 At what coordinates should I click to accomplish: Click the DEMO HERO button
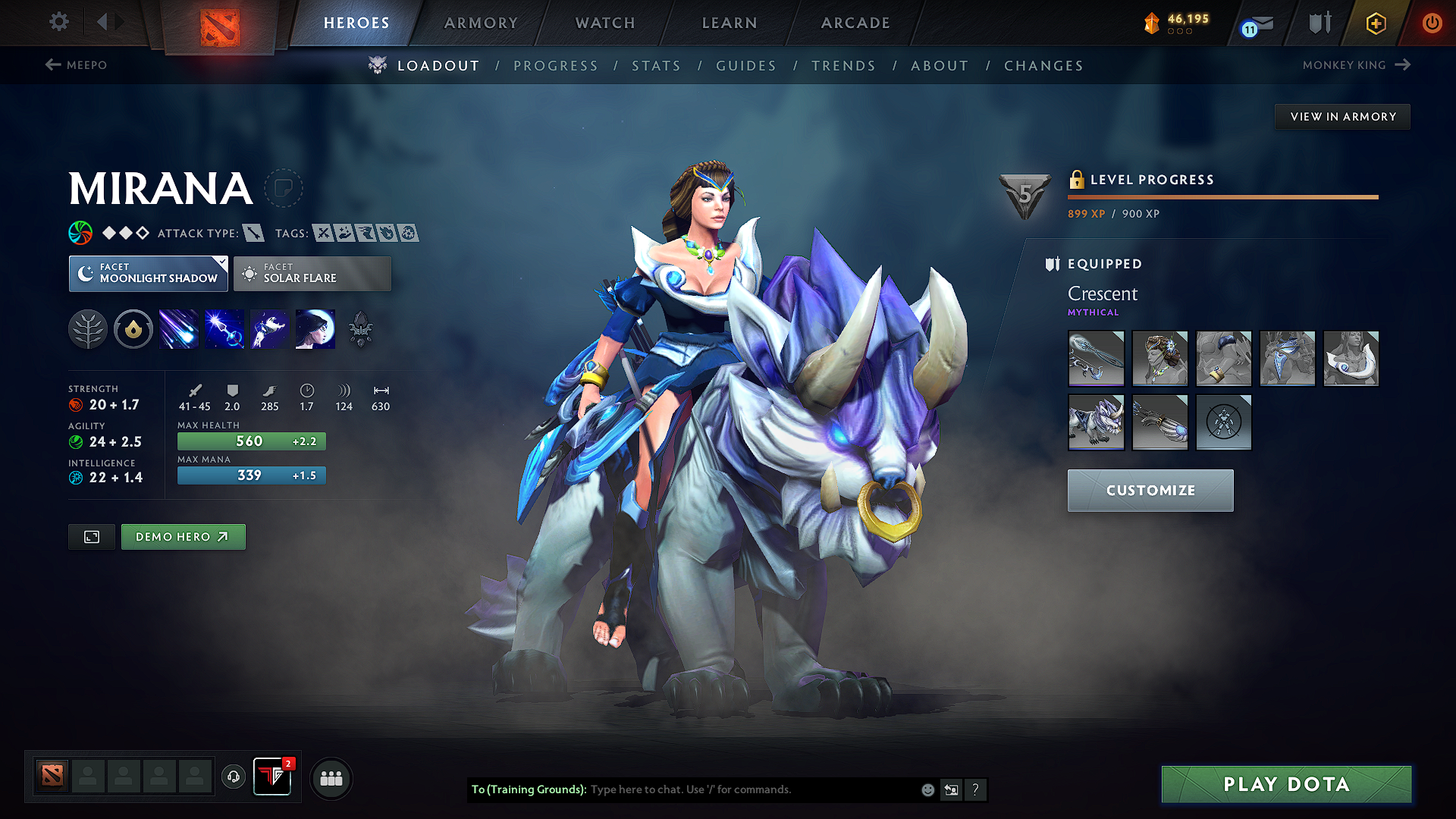(x=183, y=536)
